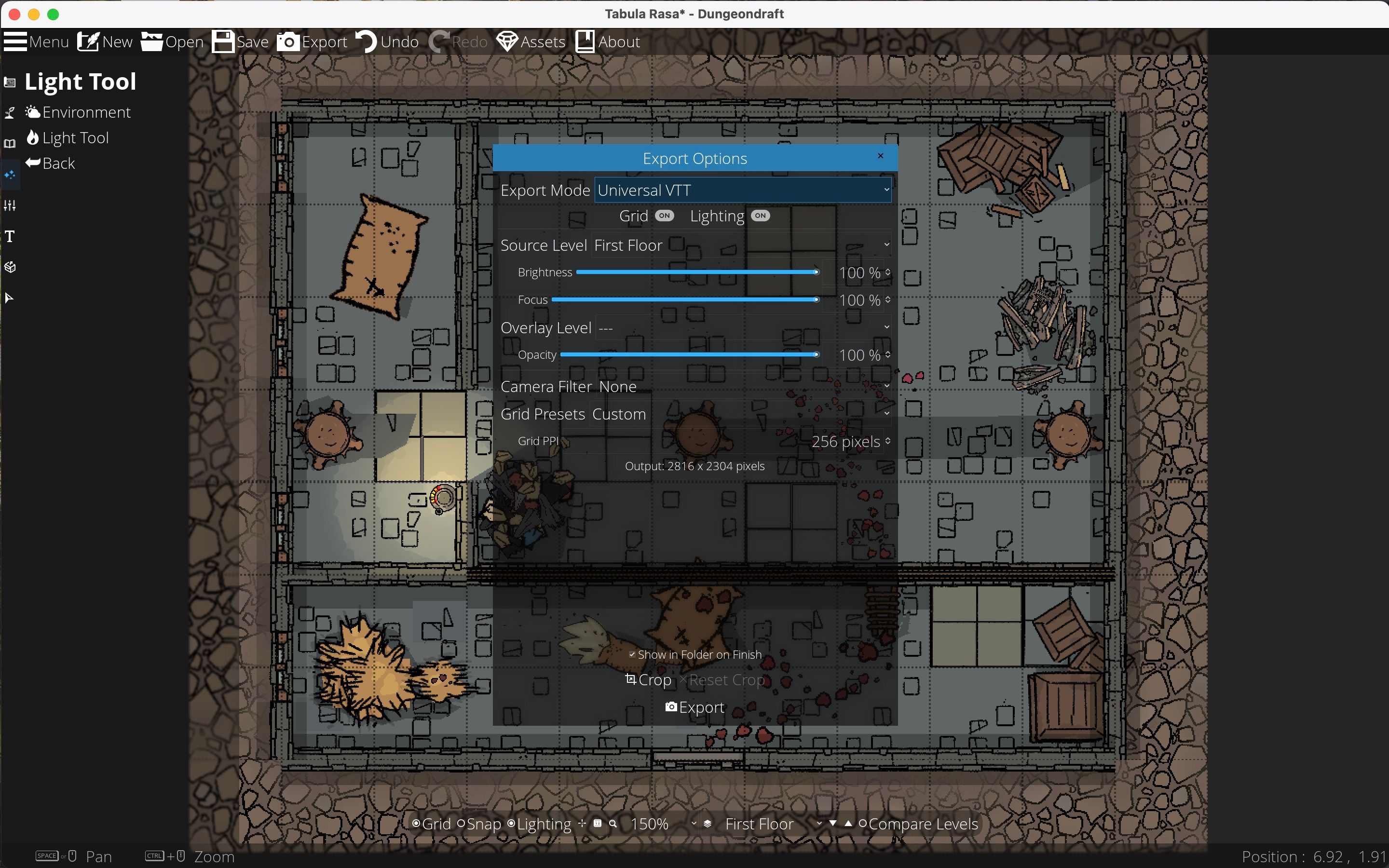Open the Prefab box tool
1389x868 pixels.
coord(10,267)
